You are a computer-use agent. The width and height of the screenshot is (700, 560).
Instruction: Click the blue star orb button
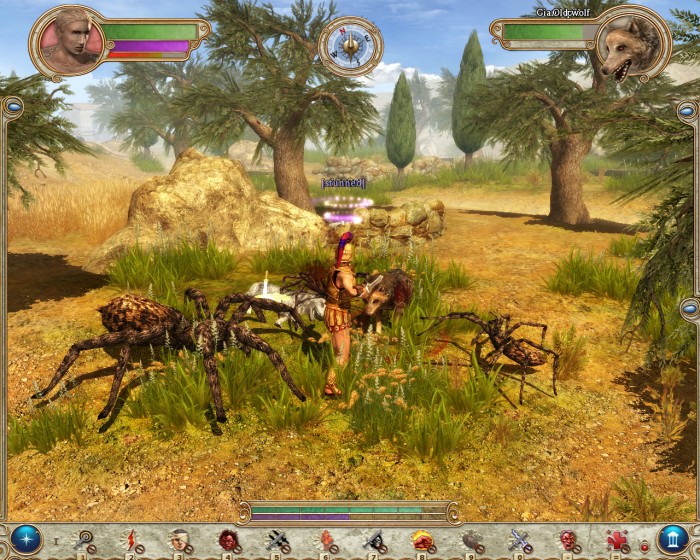(26, 540)
